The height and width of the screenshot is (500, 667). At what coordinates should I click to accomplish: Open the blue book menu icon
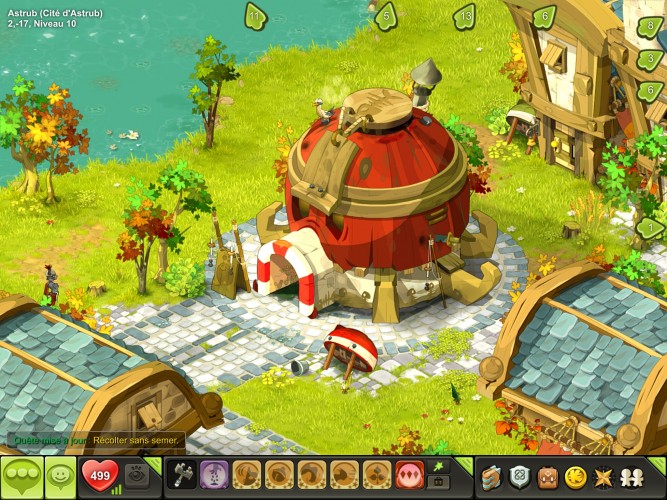coord(490,476)
